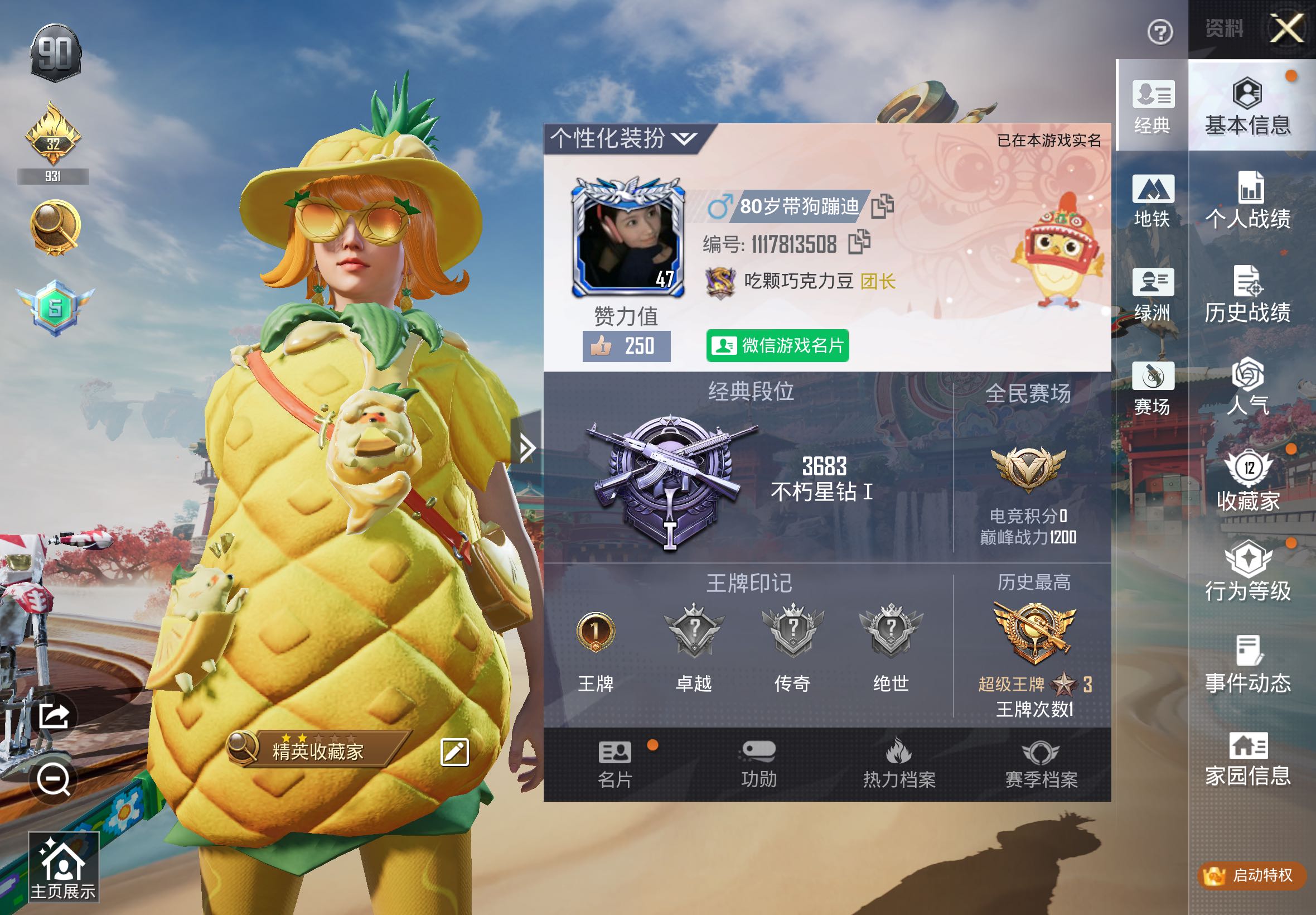Screen dimensions: 1316x915
Task: Open the 人气 popularity page
Action: pyautogui.click(x=1247, y=388)
